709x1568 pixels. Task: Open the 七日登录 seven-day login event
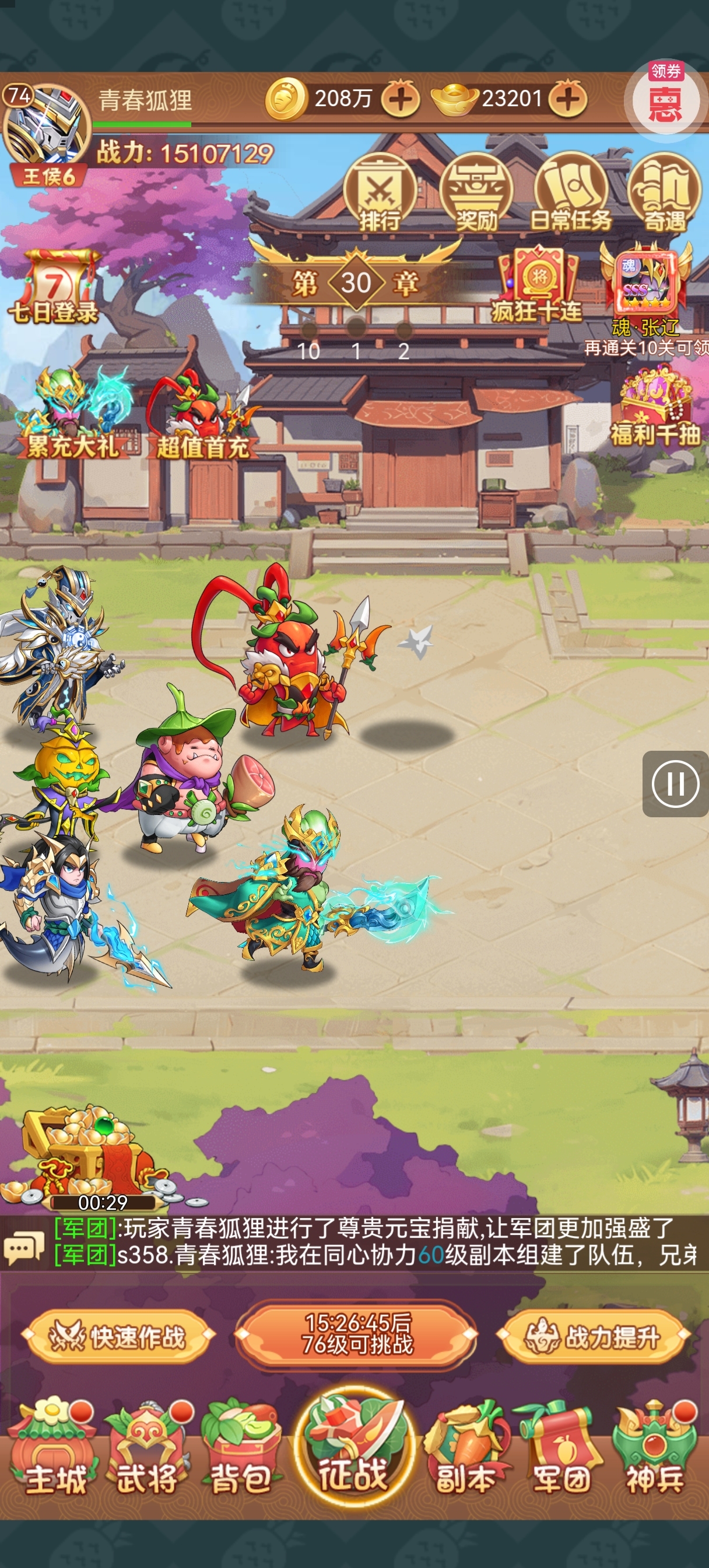[54, 286]
